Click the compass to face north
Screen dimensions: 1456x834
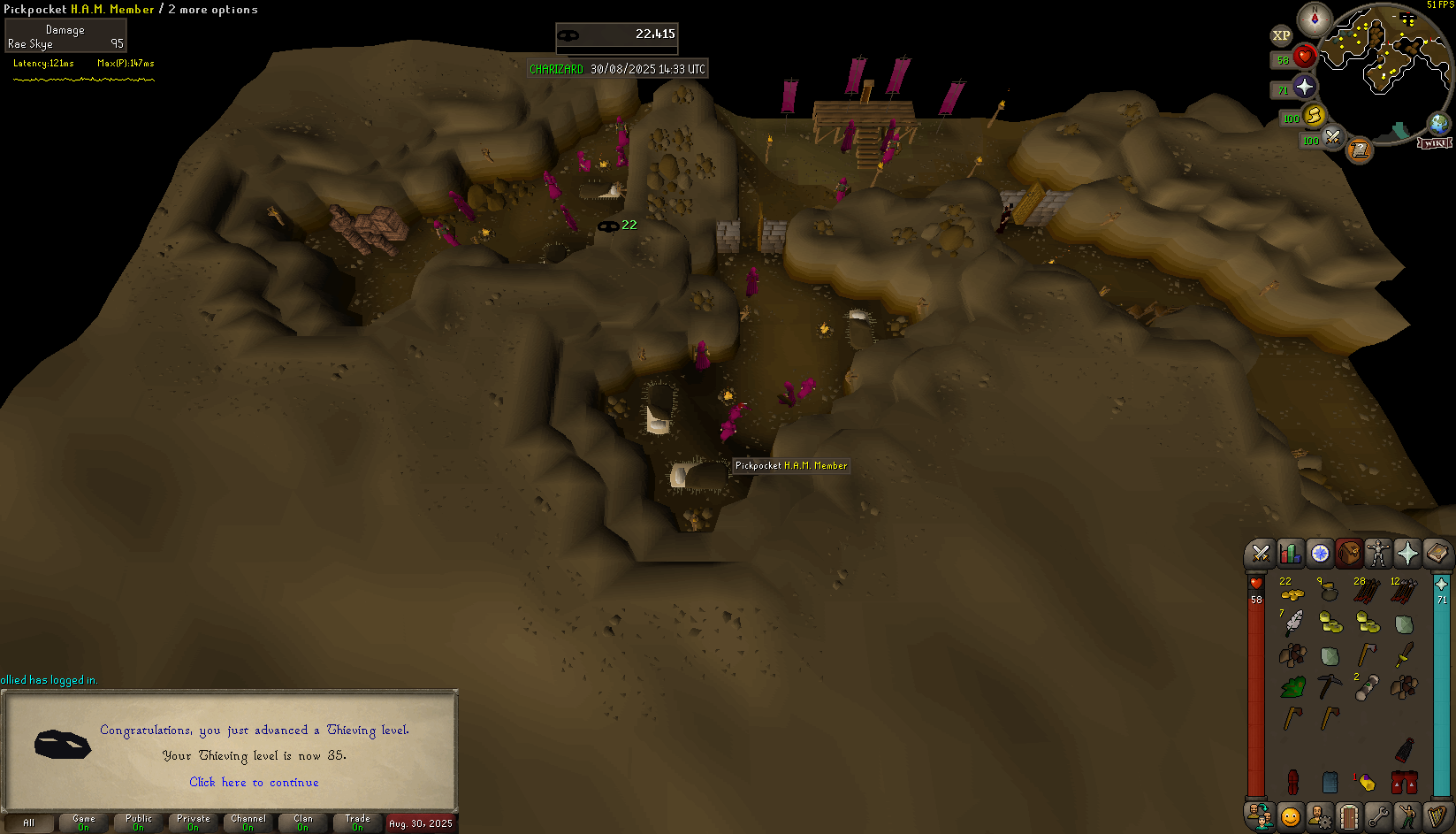(1315, 19)
